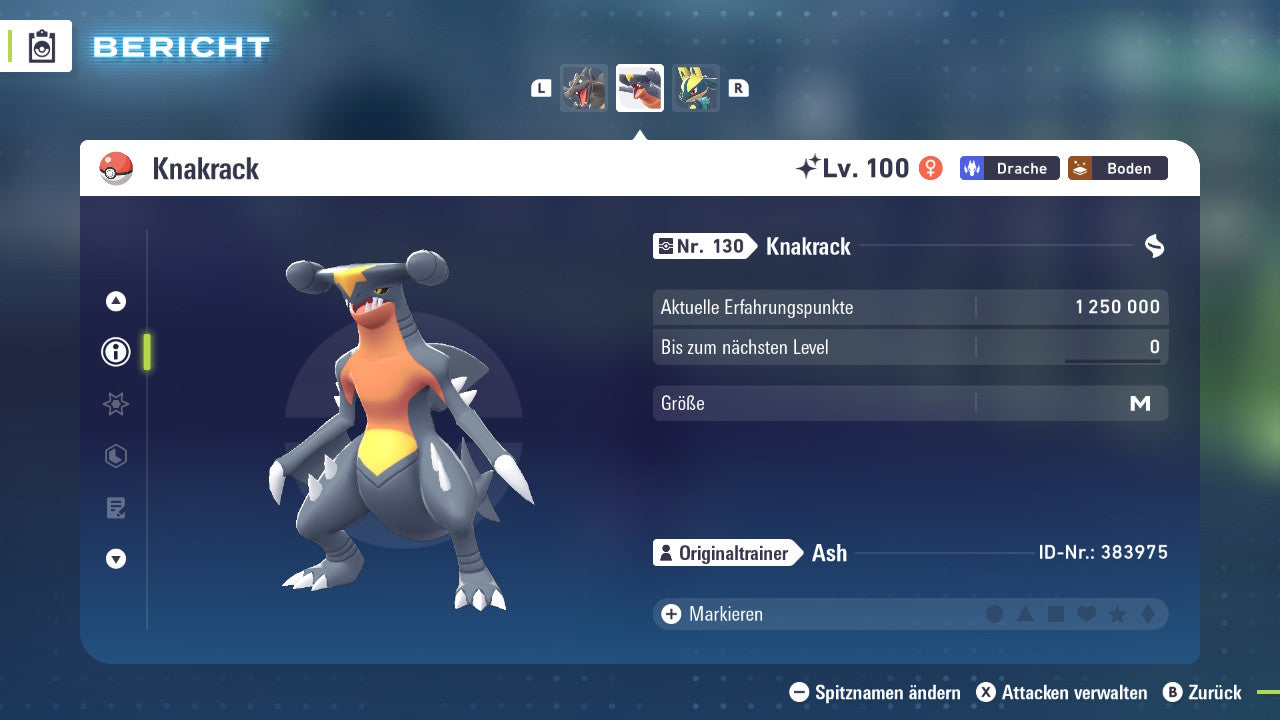Toggle the star marking
Image resolution: width=1280 pixels, height=720 pixels.
(1117, 613)
